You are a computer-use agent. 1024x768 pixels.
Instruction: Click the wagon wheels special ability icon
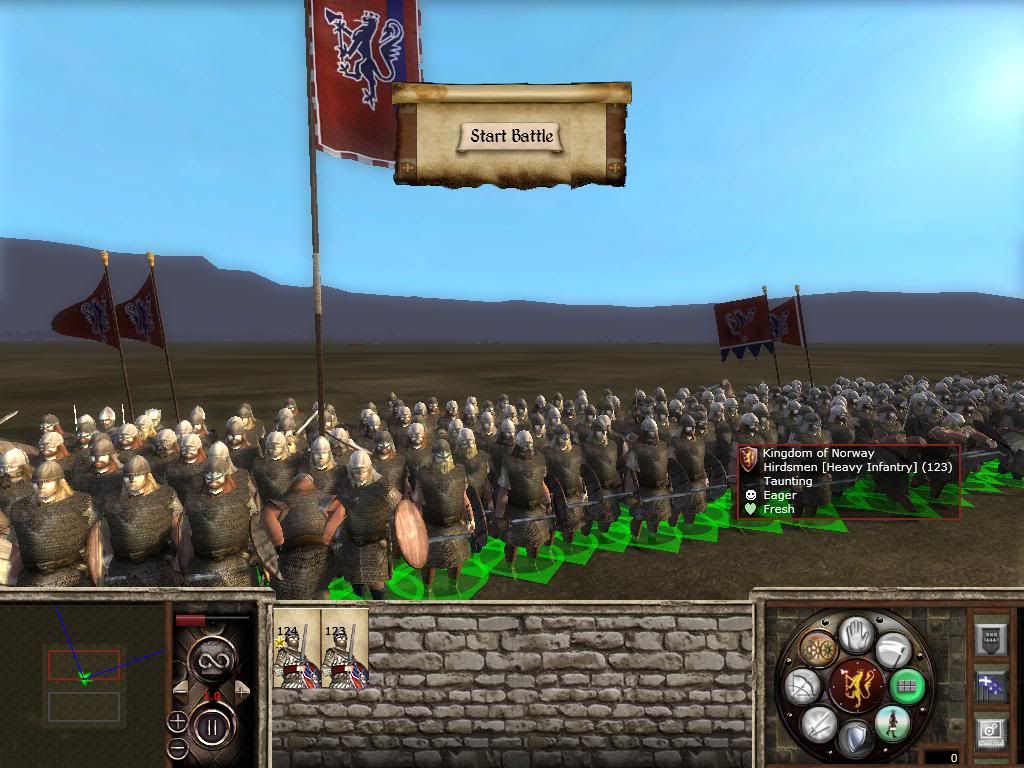818,649
